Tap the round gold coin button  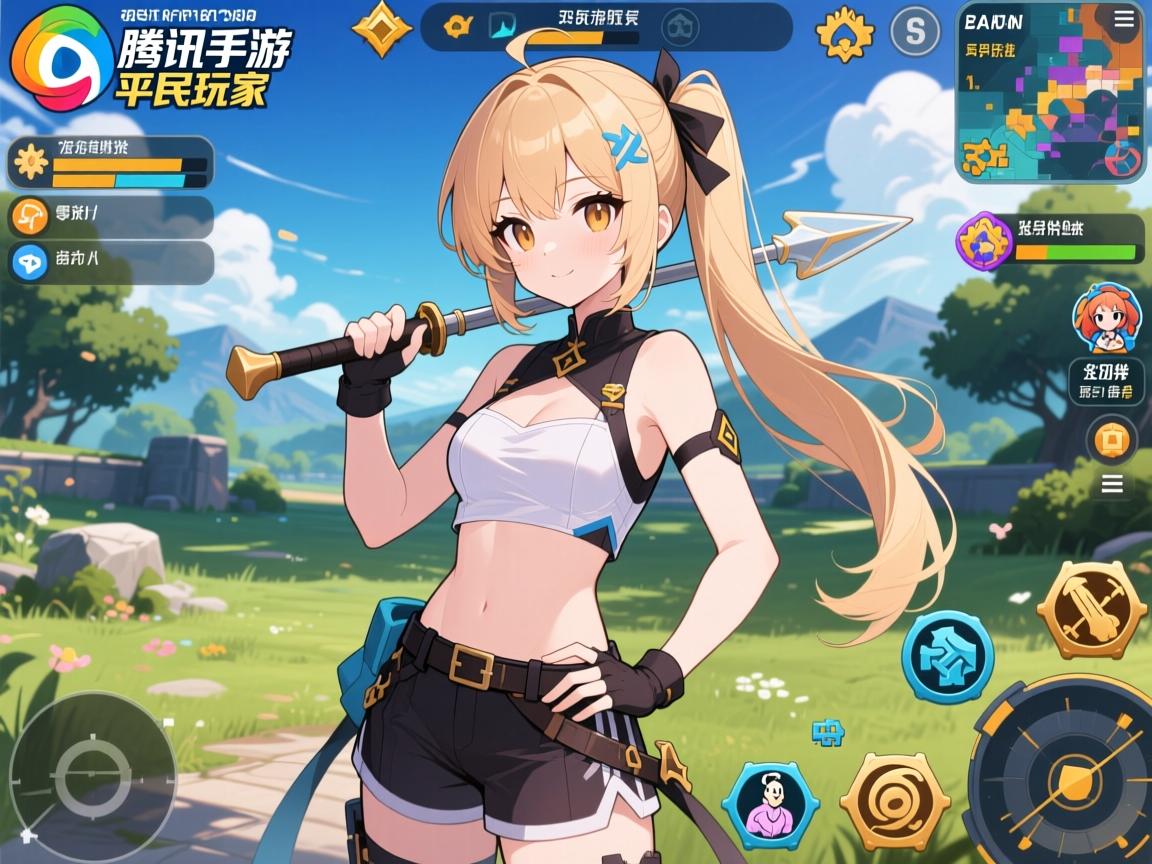[x=1112, y=438]
